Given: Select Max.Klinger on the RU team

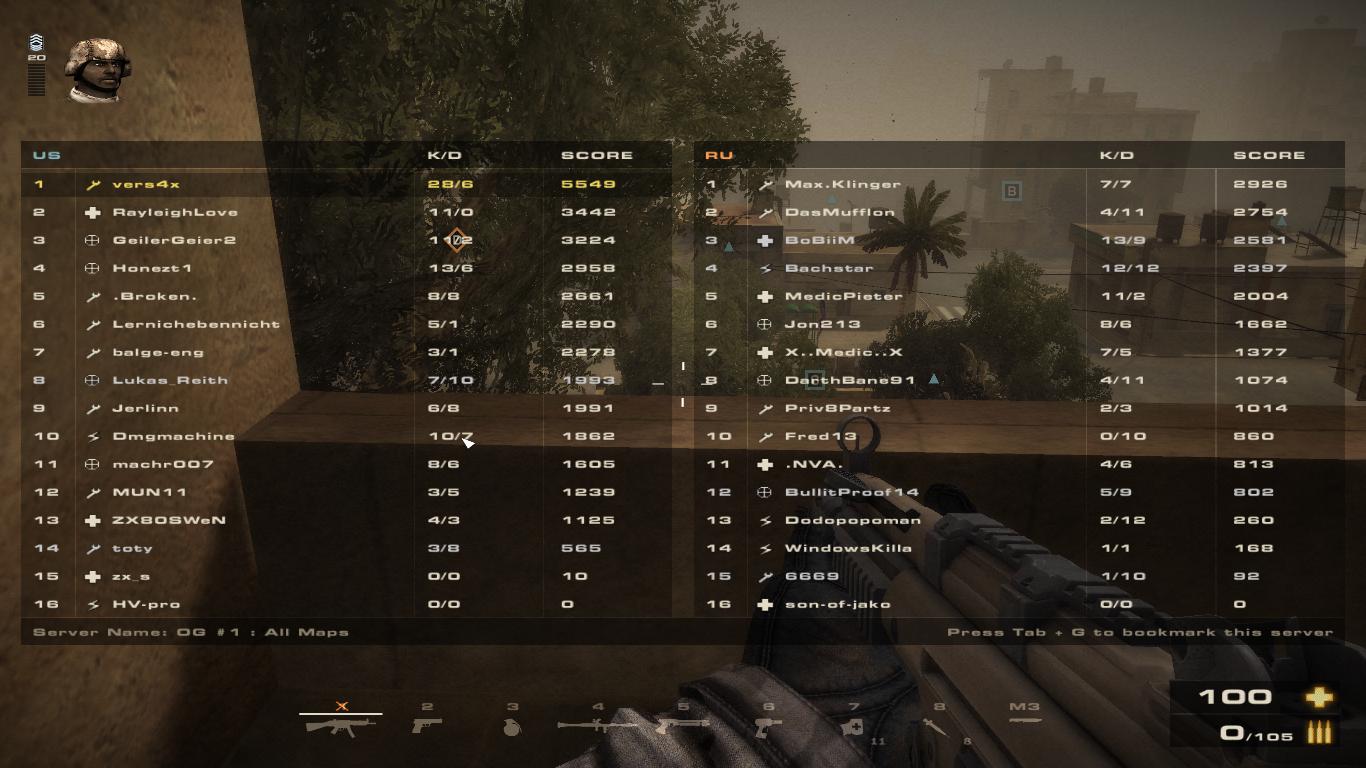Looking at the screenshot, I should tap(842, 184).
